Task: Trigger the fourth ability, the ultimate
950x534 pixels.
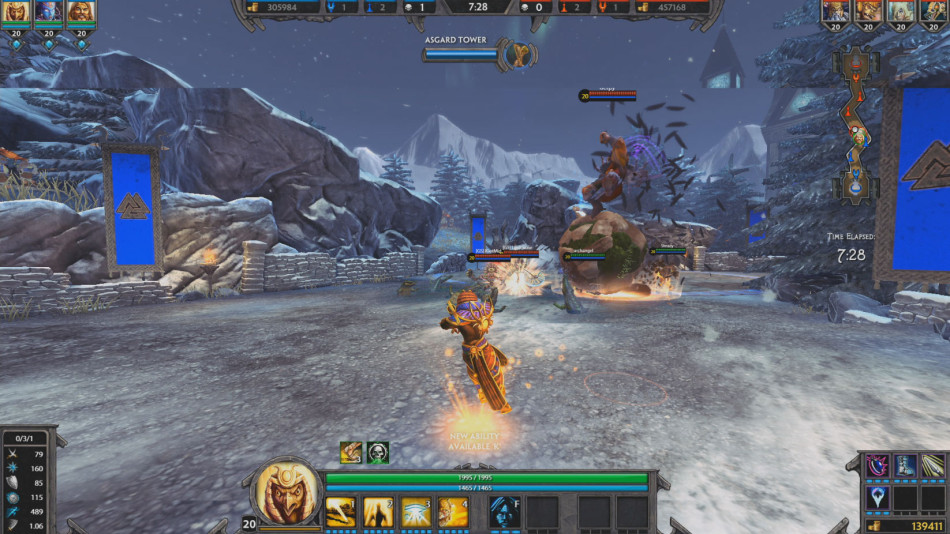Action: pos(453,511)
